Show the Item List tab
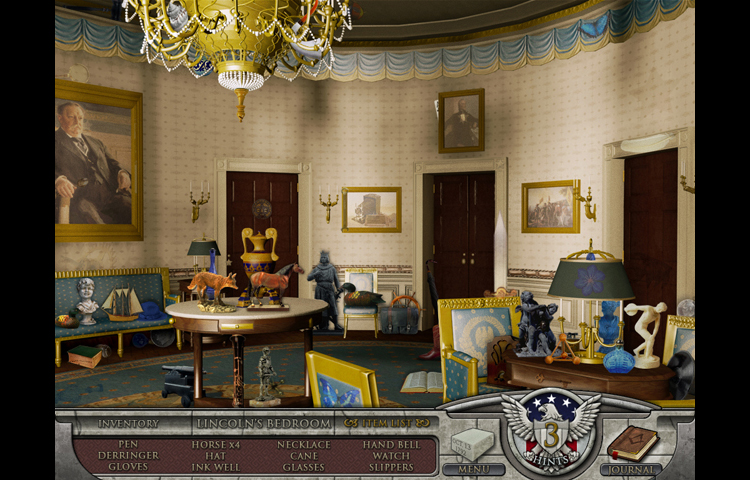The width and height of the screenshot is (750, 480). (x=386, y=423)
